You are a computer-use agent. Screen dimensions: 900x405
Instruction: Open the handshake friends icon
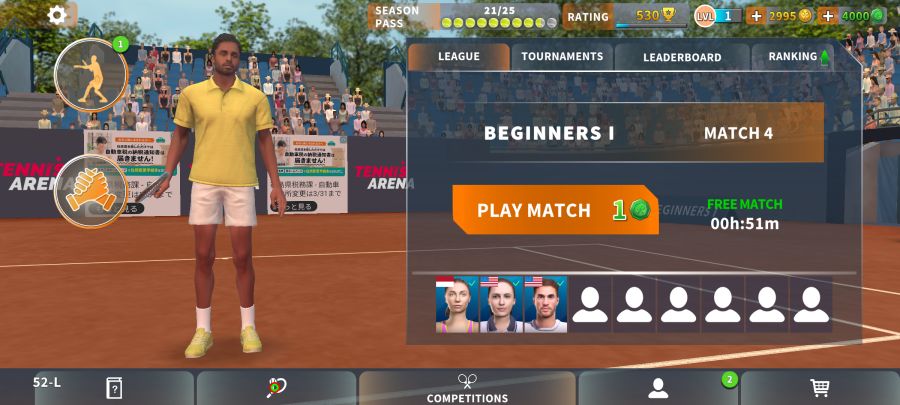pyautogui.click(x=90, y=191)
